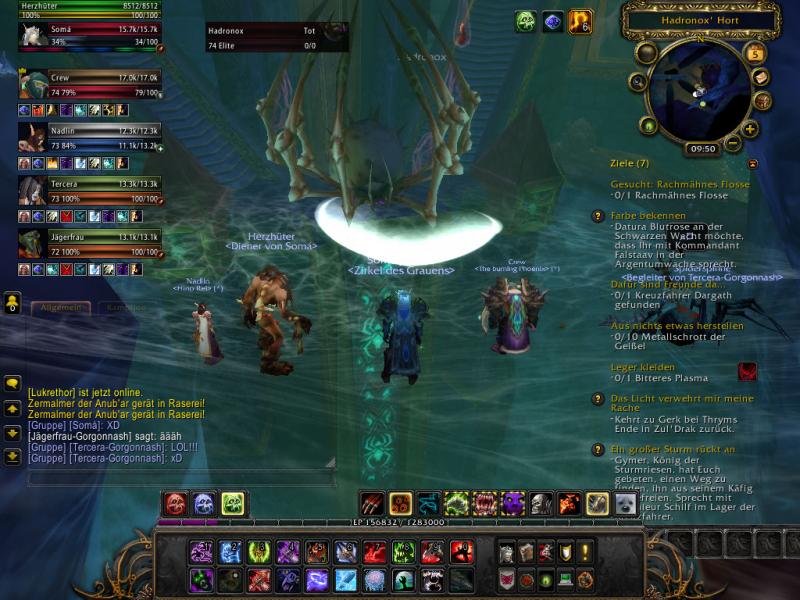Click the yellow exclamation mark menu button
The height and width of the screenshot is (600, 800).
(x=586, y=551)
